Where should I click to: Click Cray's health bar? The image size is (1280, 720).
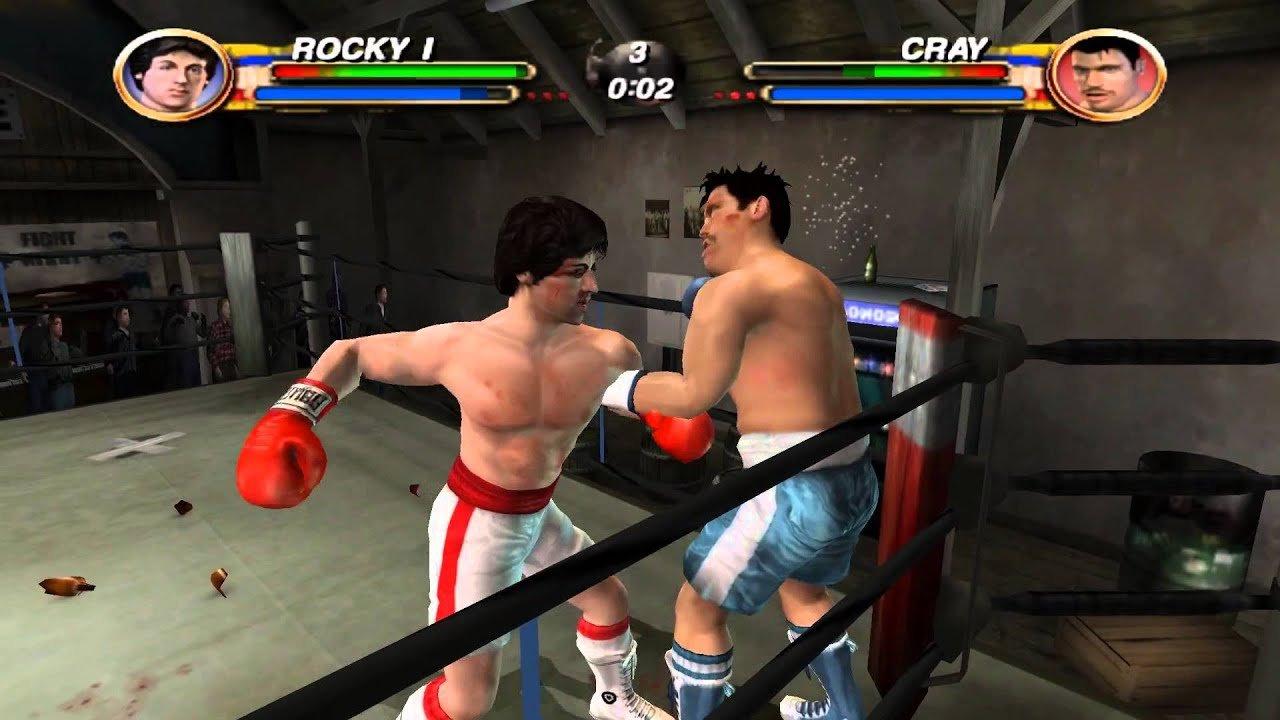click(x=877, y=70)
